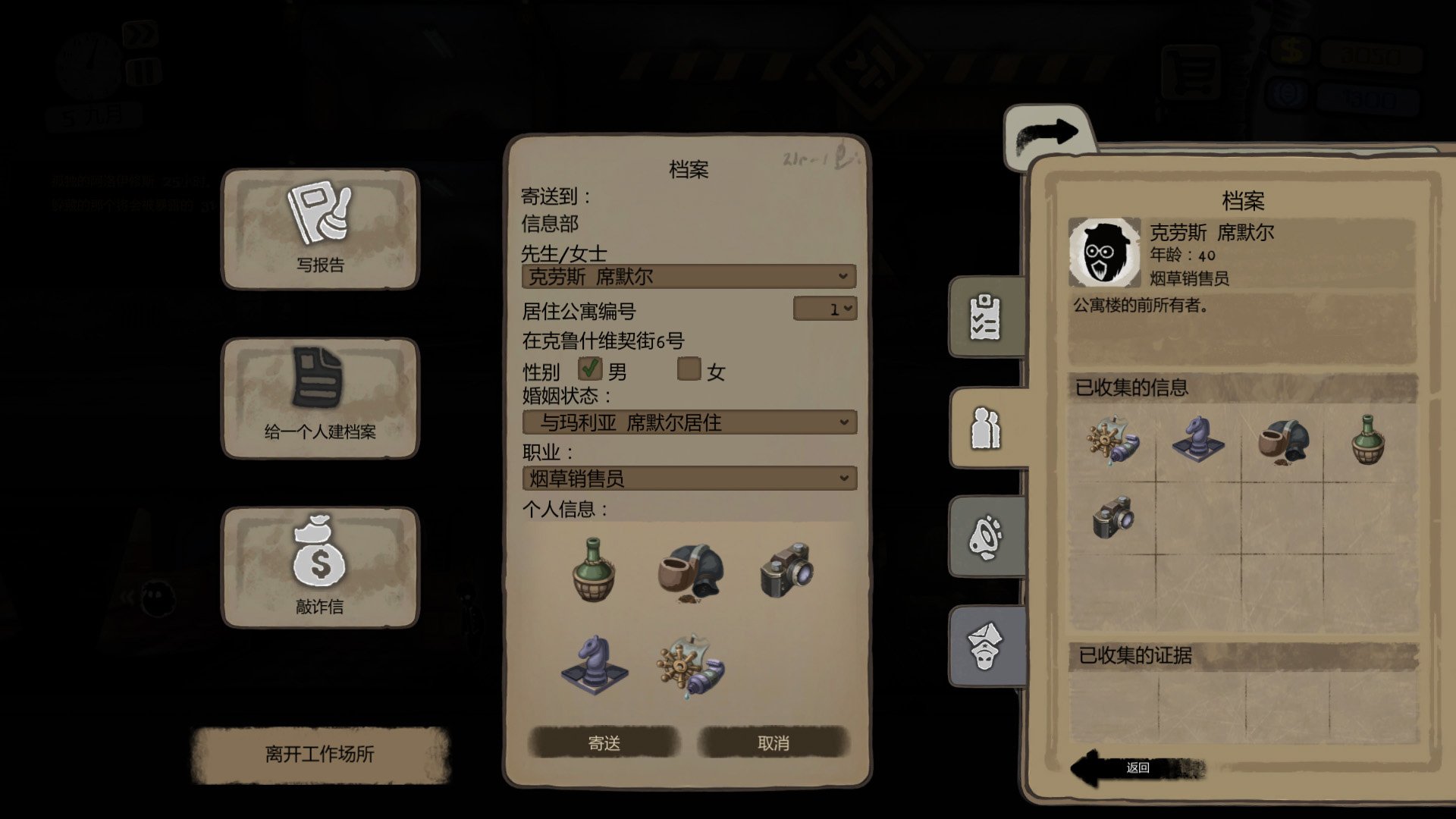Check the 男 gender checkbox
The height and width of the screenshot is (819, 1456).
591,369
